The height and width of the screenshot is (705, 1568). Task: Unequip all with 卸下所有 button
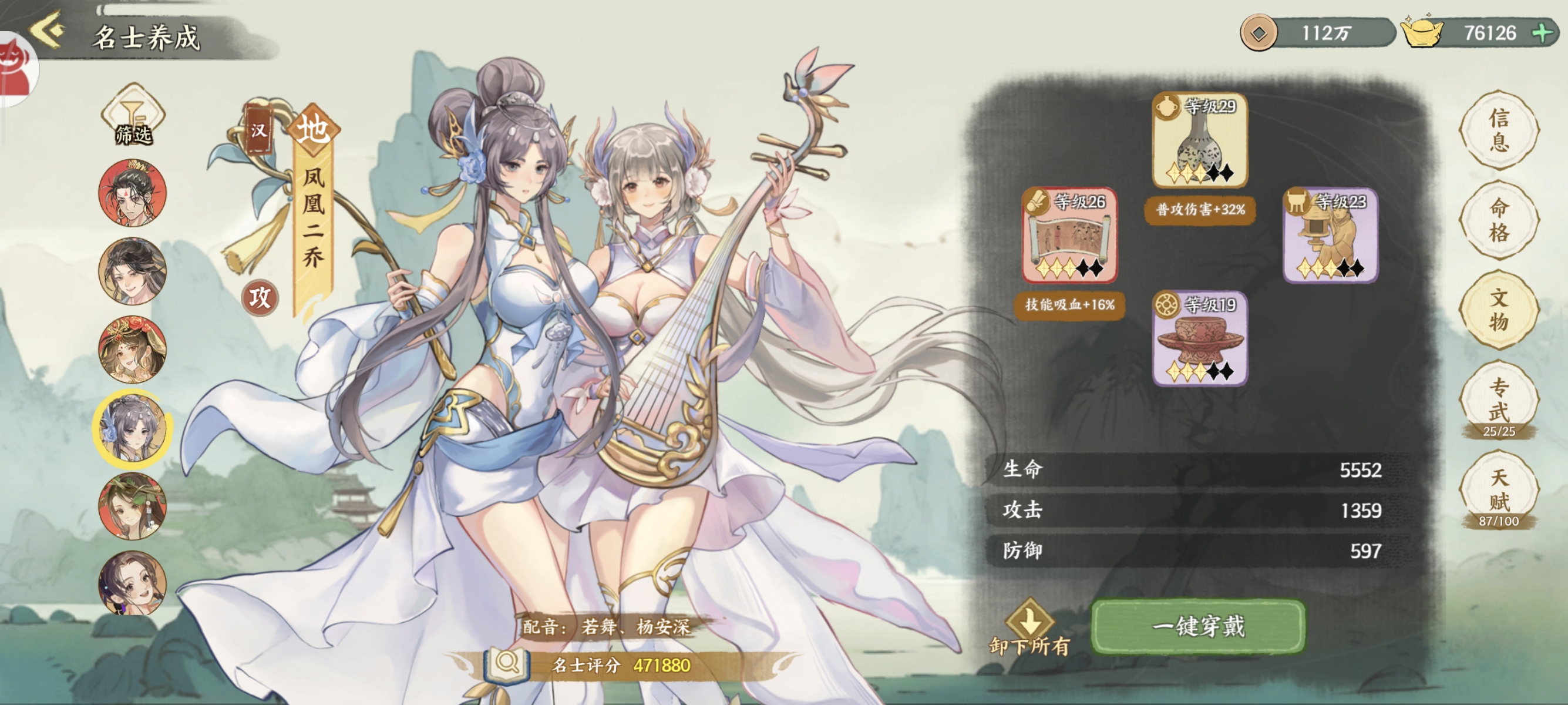tap(1029, 627)
